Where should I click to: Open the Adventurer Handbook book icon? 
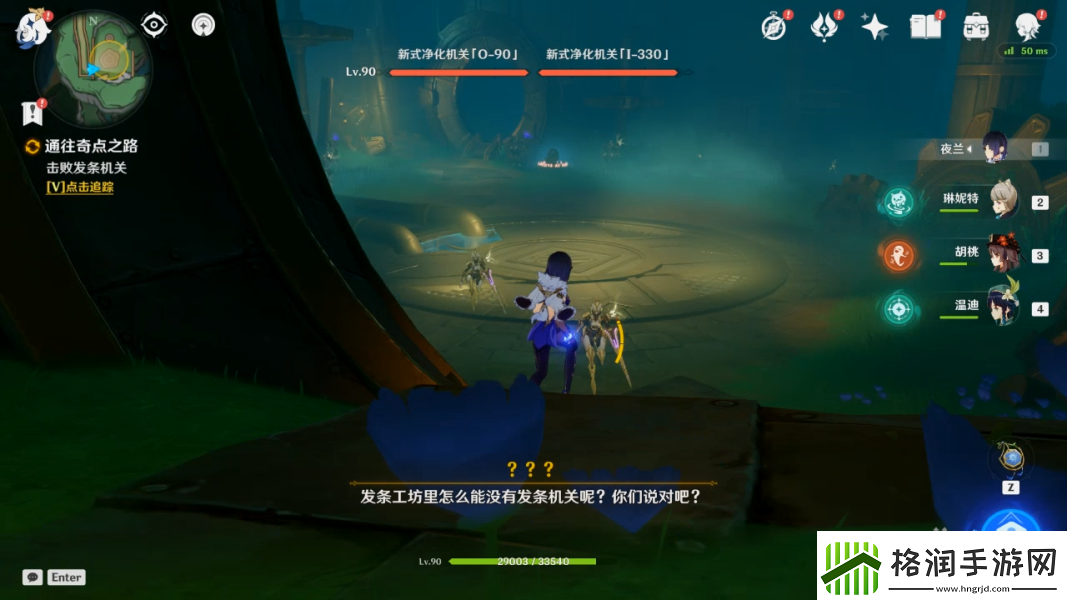(x=925, y=26)
